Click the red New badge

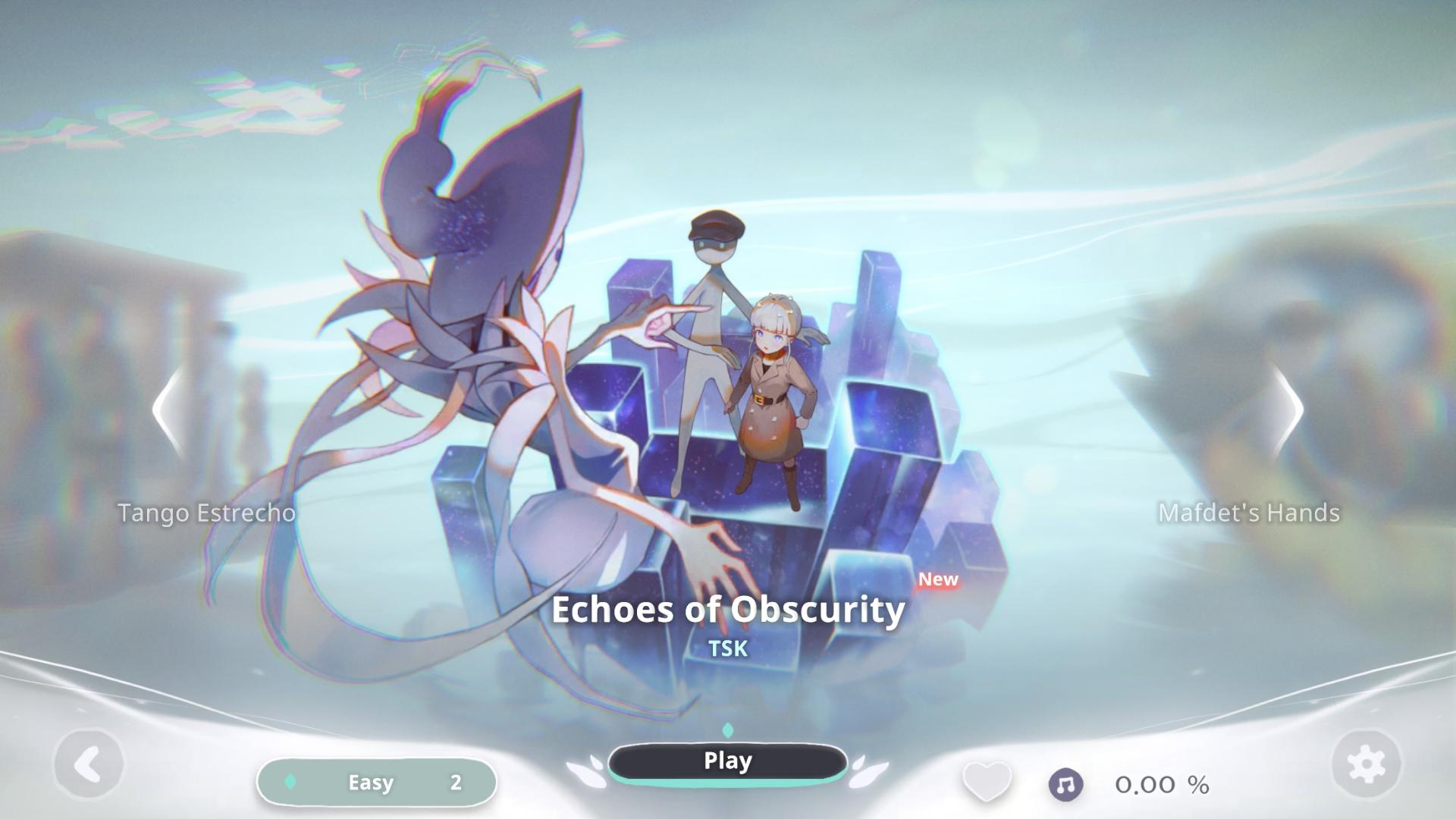(x=937, y=580)
